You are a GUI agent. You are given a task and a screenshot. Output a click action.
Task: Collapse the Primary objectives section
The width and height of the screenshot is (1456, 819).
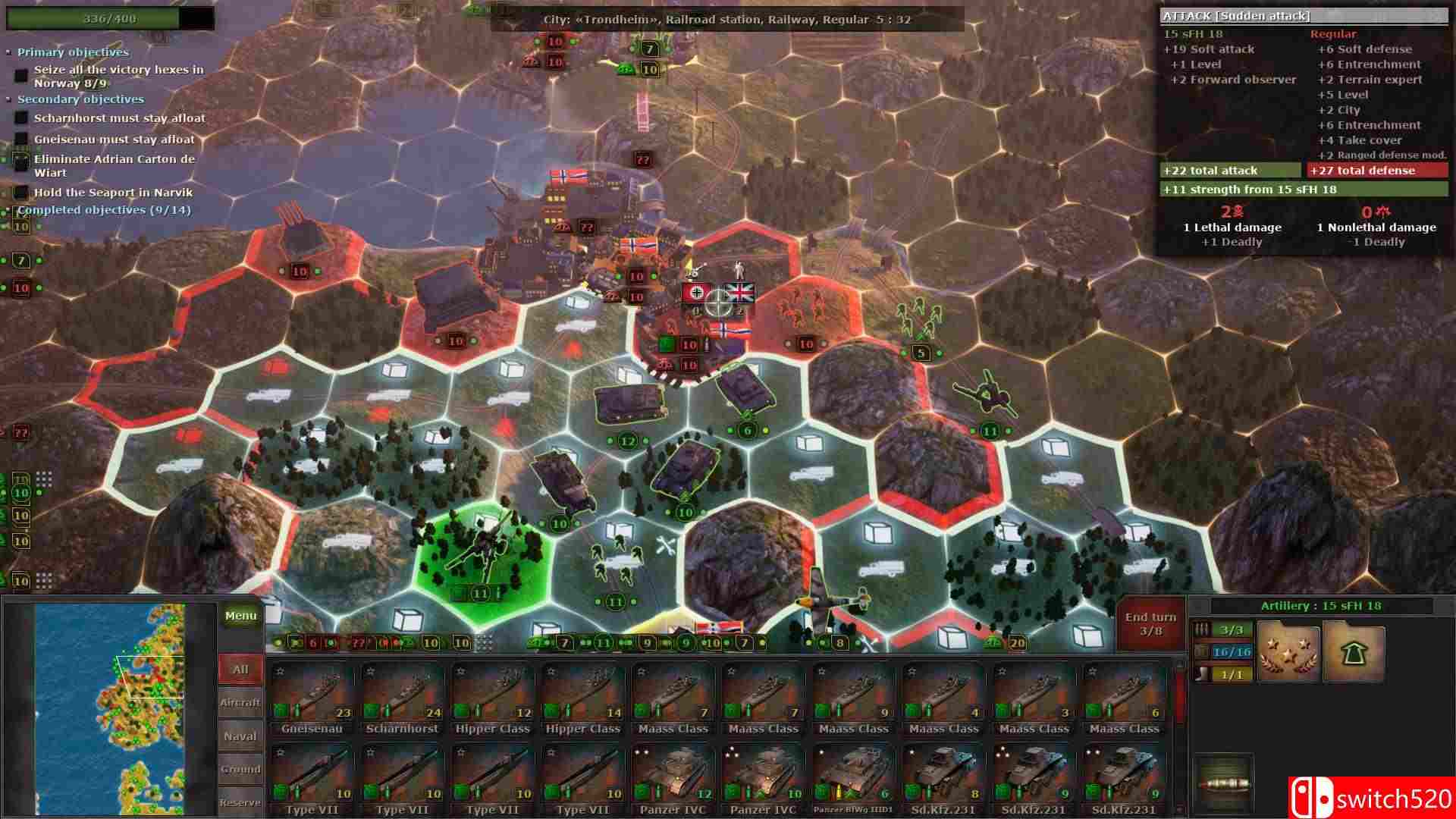10,52
